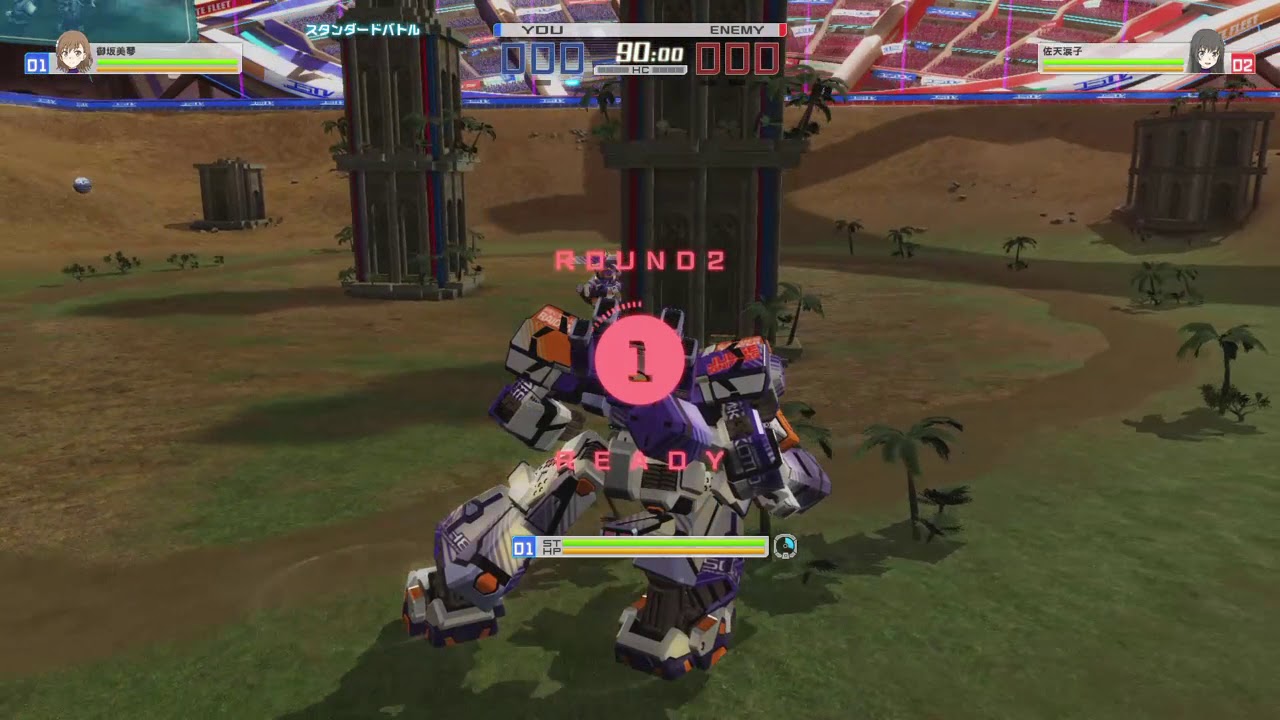Select the player 01 badge top left
Viewport: 1280px width, 720px height.
coord(37,66)
